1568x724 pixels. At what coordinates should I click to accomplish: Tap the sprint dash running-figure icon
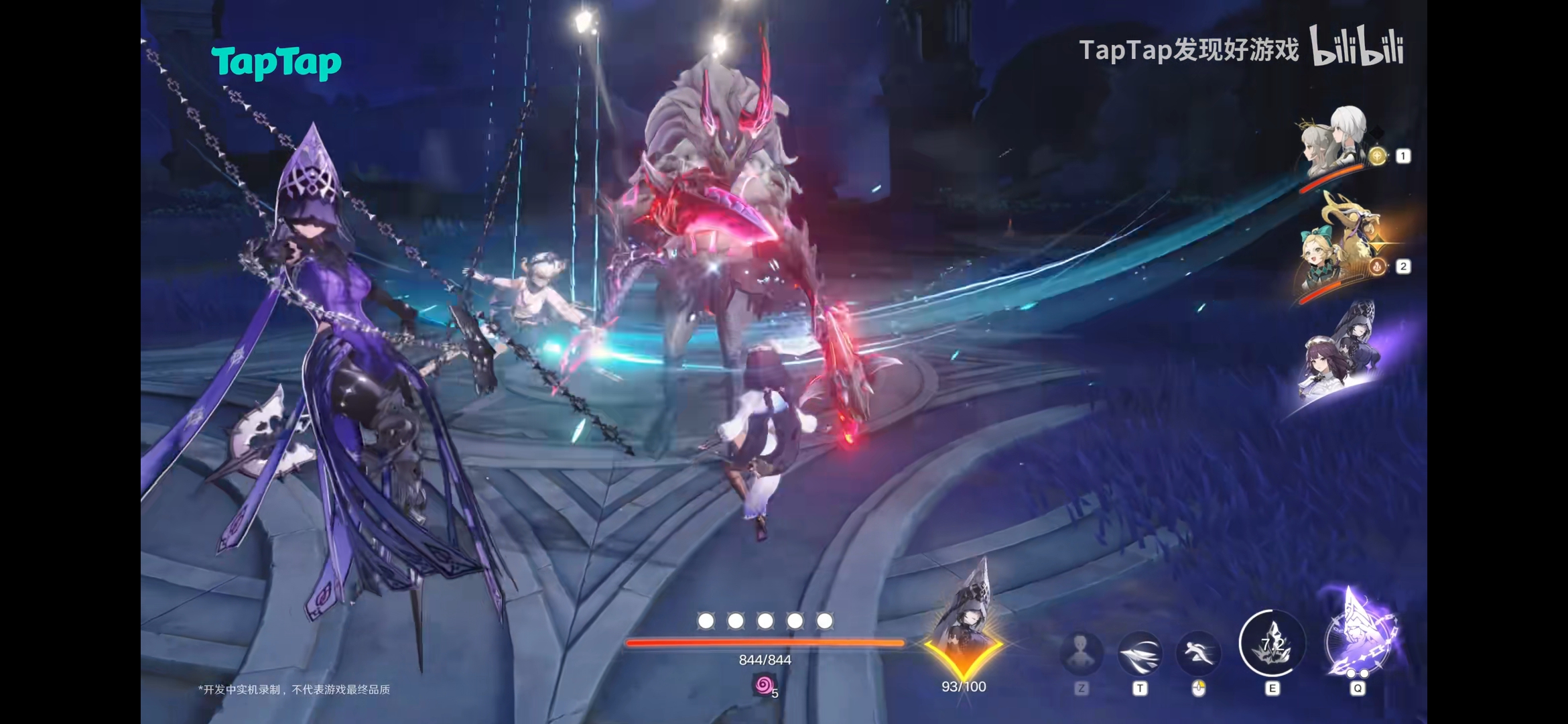pos(1198,652)
